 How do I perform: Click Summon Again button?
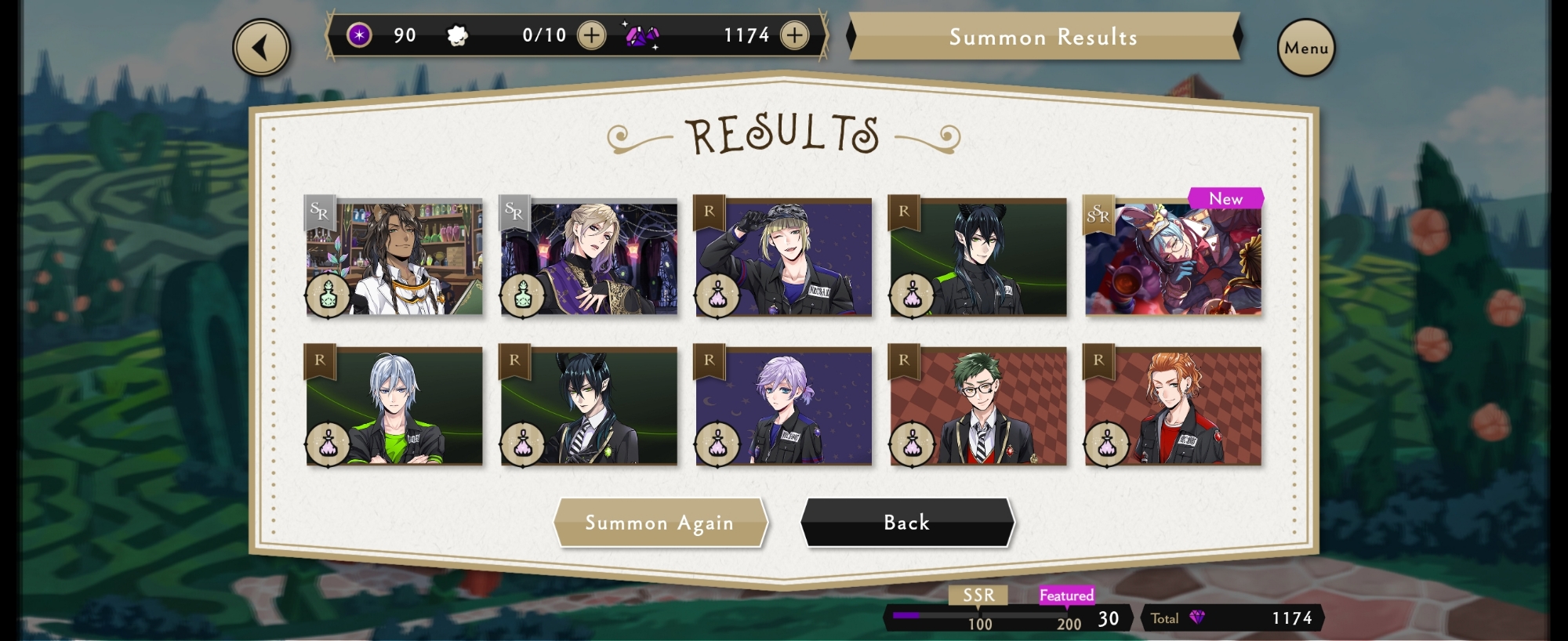pos(659,523)
